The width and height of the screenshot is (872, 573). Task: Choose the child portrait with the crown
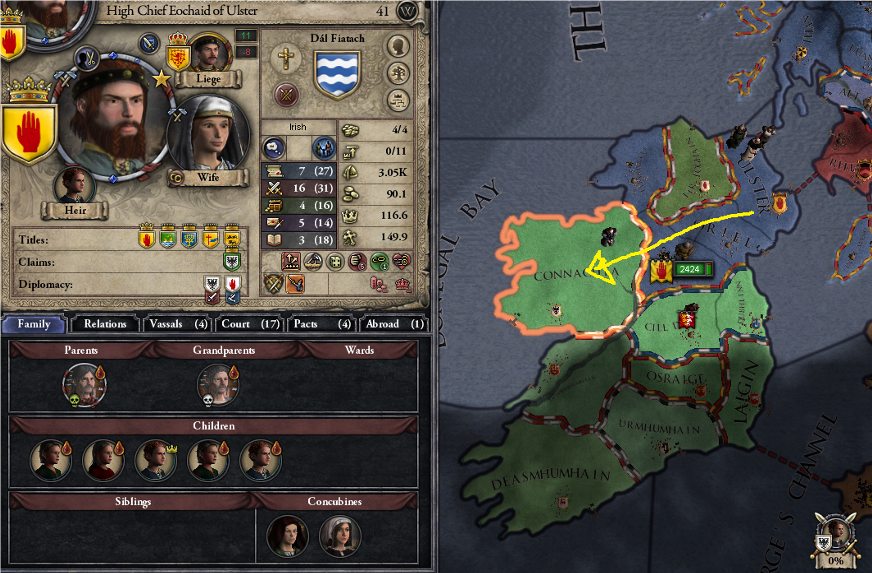[x=154, y=459]
